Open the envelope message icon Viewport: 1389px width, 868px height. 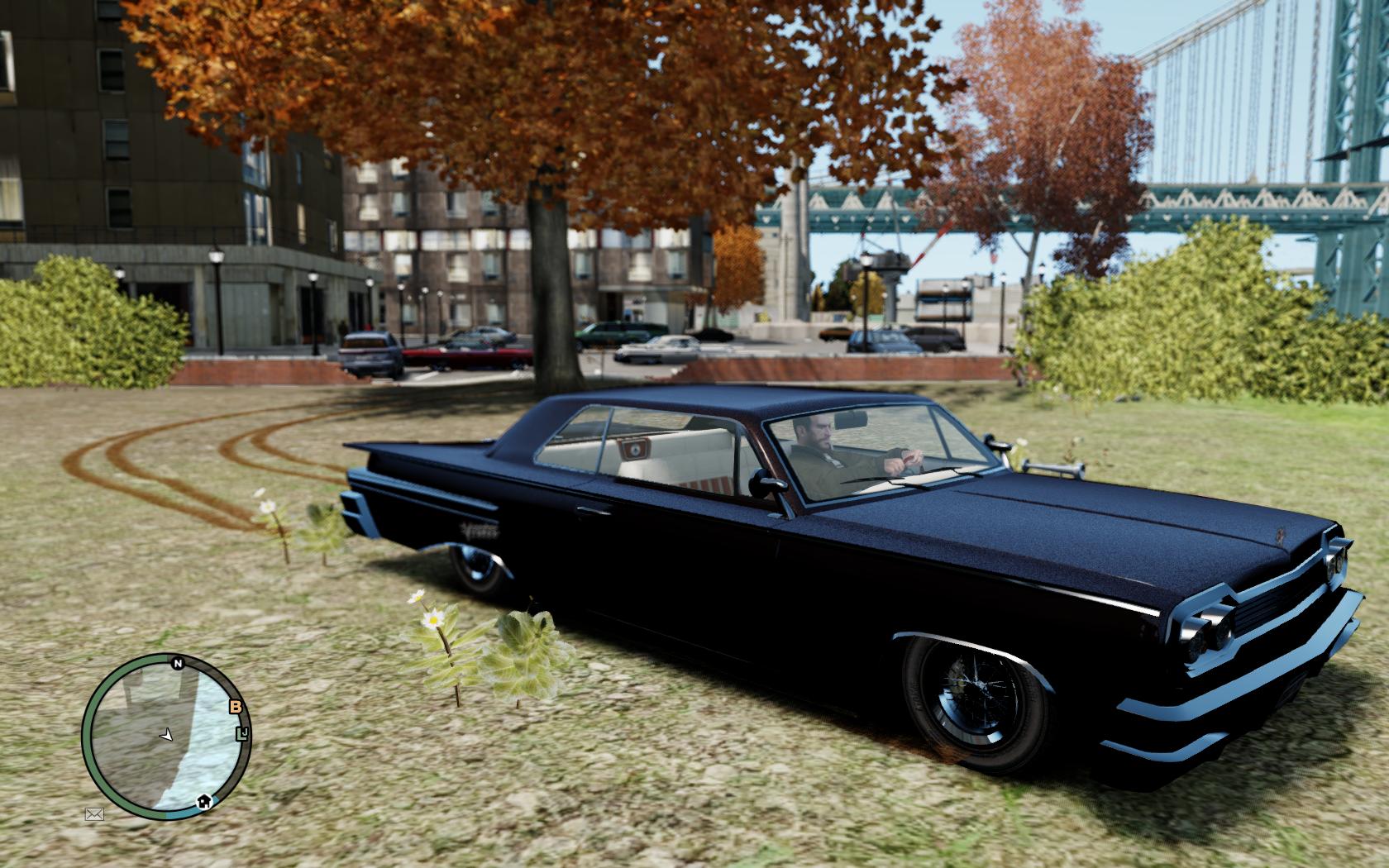tap(94, 813)
